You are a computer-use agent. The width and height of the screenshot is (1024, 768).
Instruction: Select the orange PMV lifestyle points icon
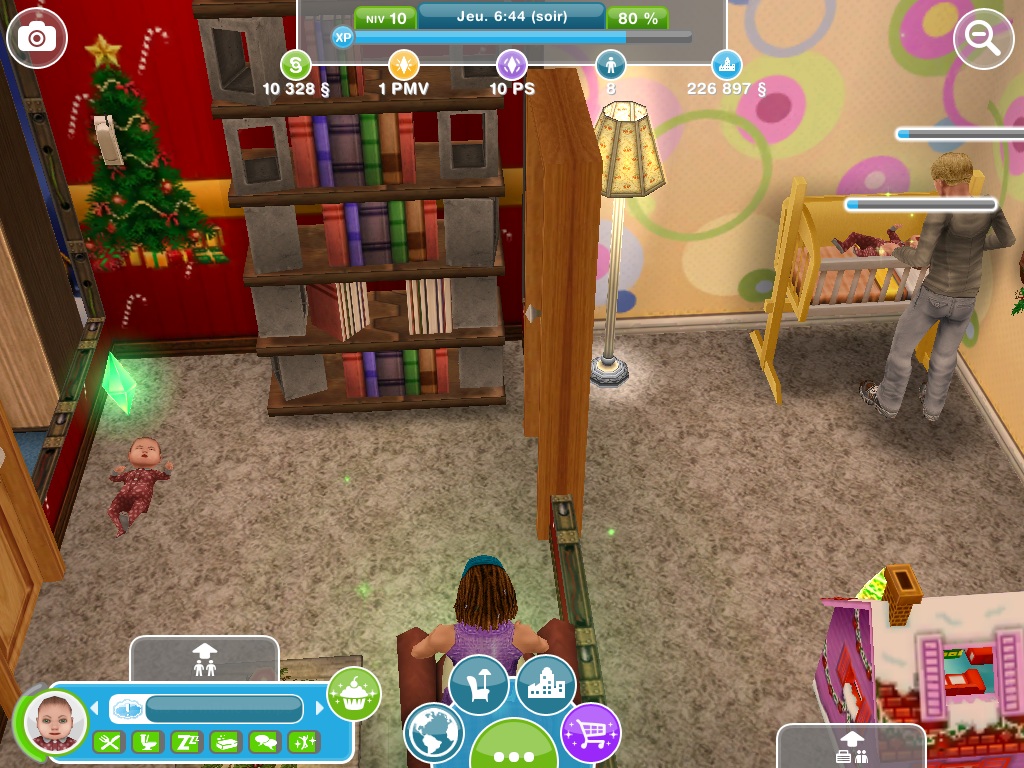(403, 66)
